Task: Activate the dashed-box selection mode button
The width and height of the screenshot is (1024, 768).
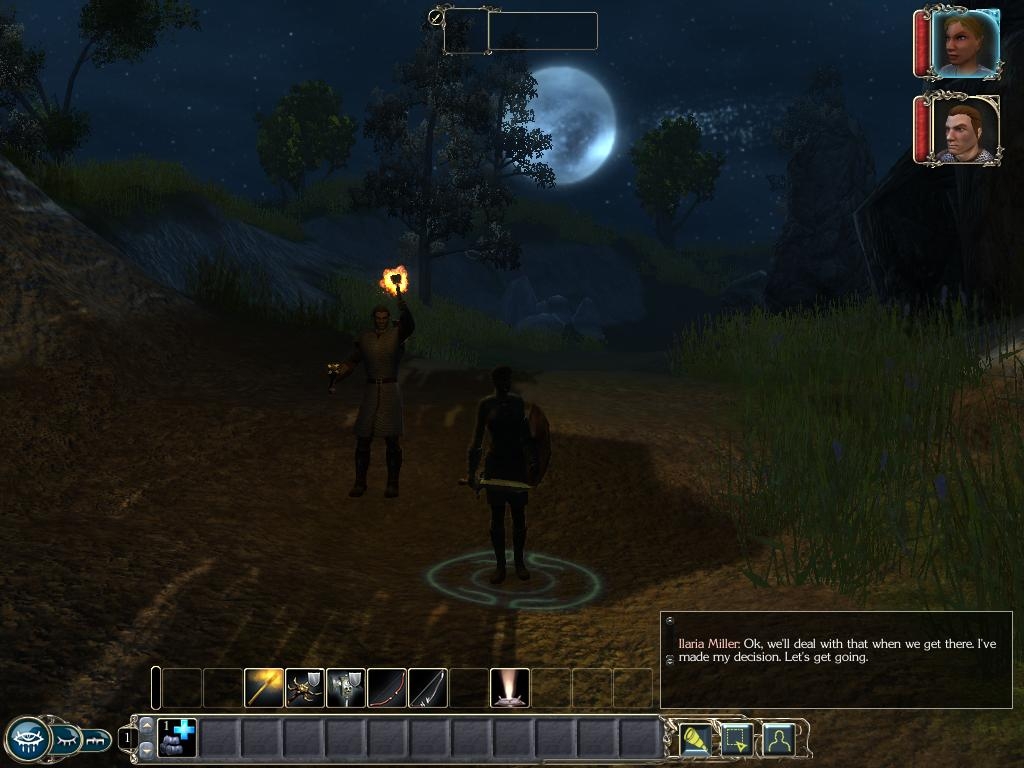Action: click(x=736, y=738)
